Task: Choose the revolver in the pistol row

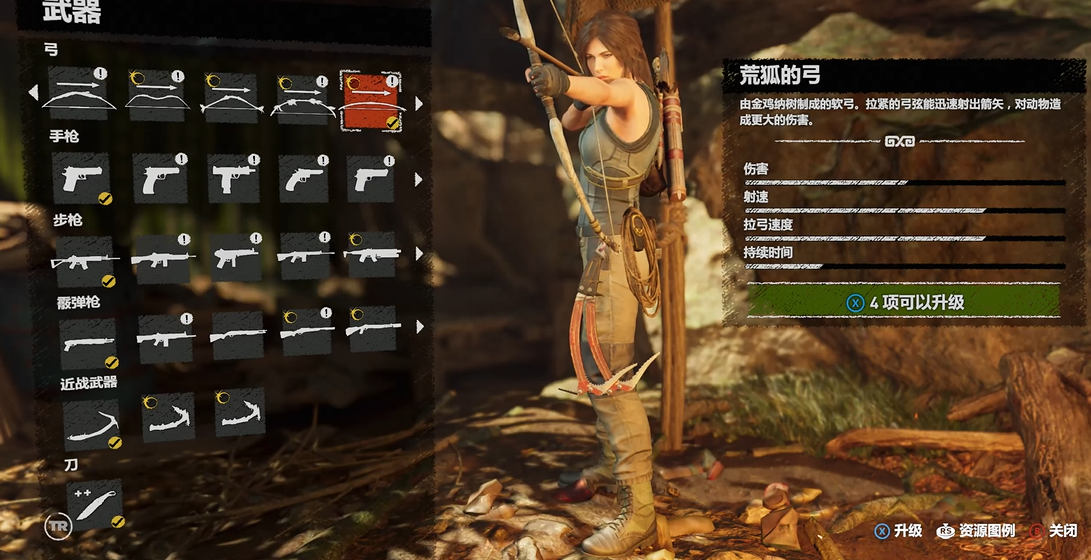Action: tap(304, 179)
